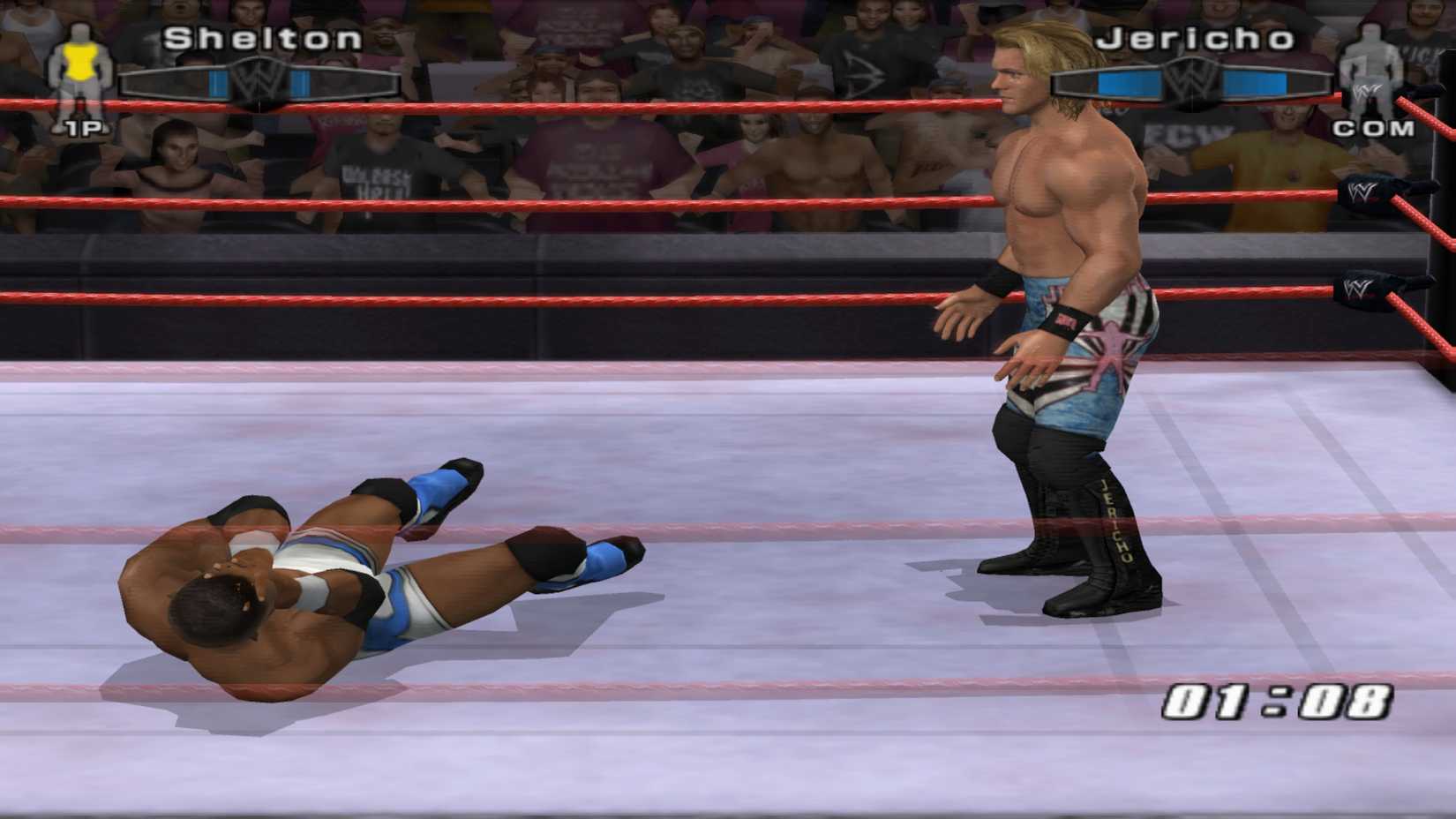Screen dimensions: 1456x819
Task: Click the WWE logo on Shelton's championship belt meter
Action: click(259, 79)
